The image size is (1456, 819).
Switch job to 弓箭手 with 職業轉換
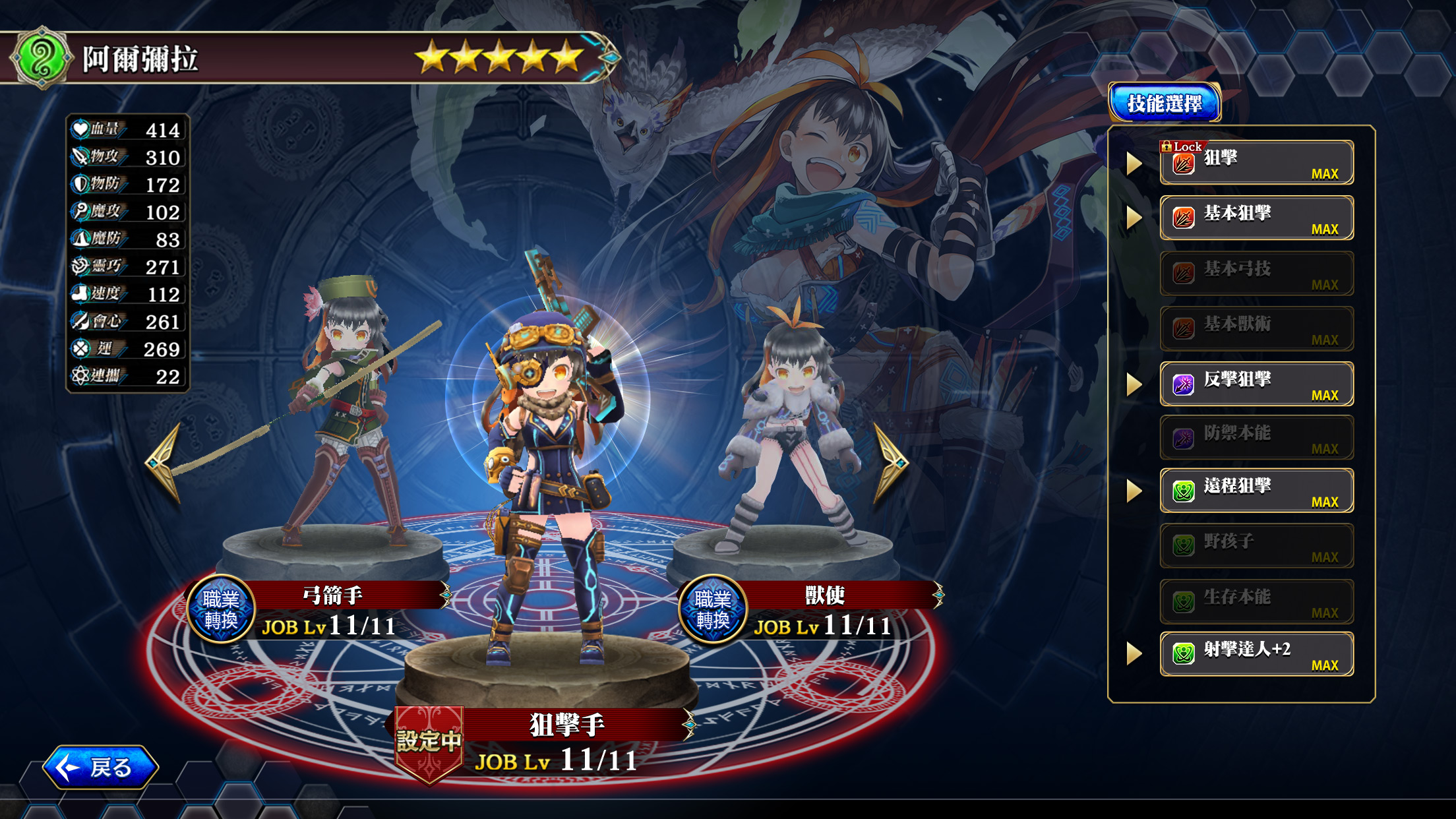click(221, 609)
